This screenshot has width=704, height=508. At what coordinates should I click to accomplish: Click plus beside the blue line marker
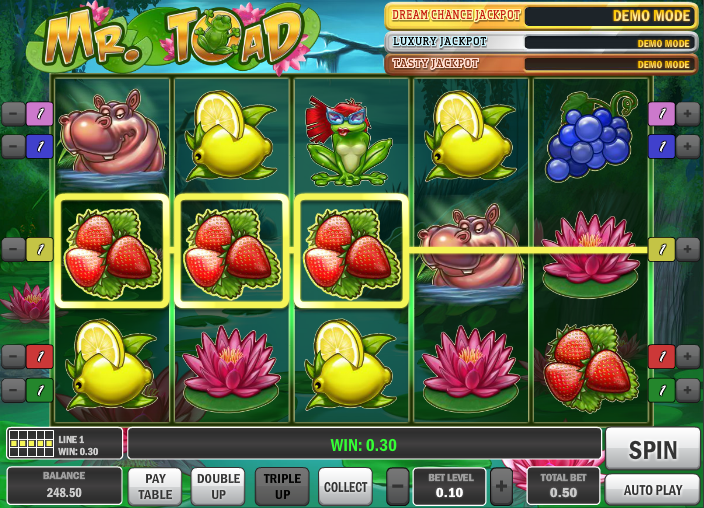click(688, 147)
